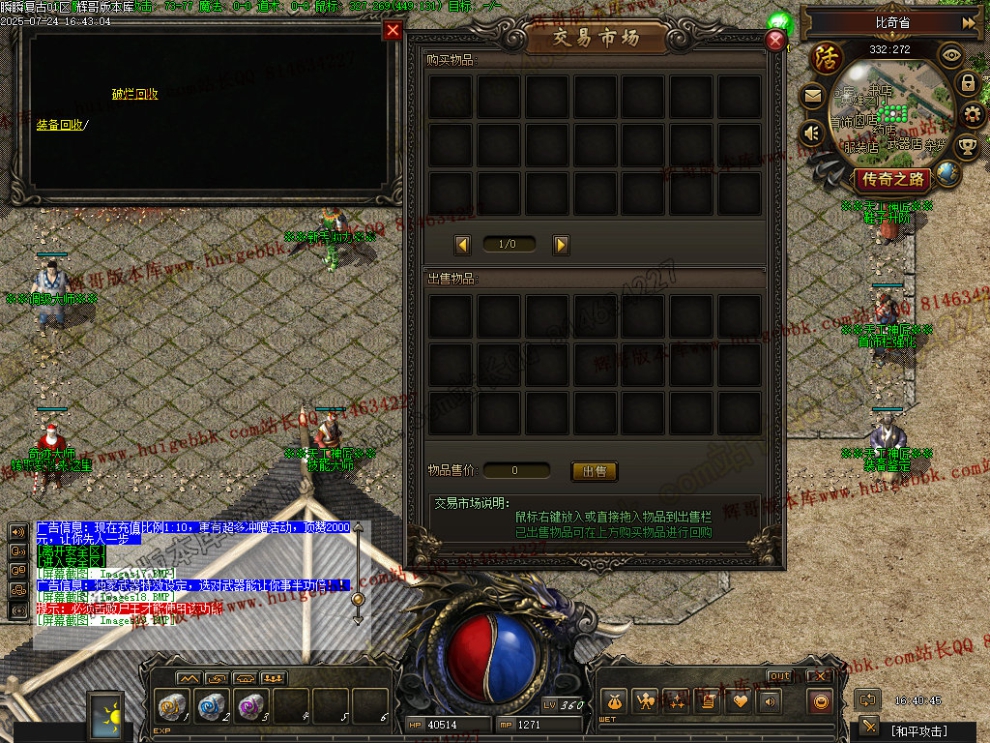Go to previous page of purchase items
The image size is (990, 743).
pos(462,244)
